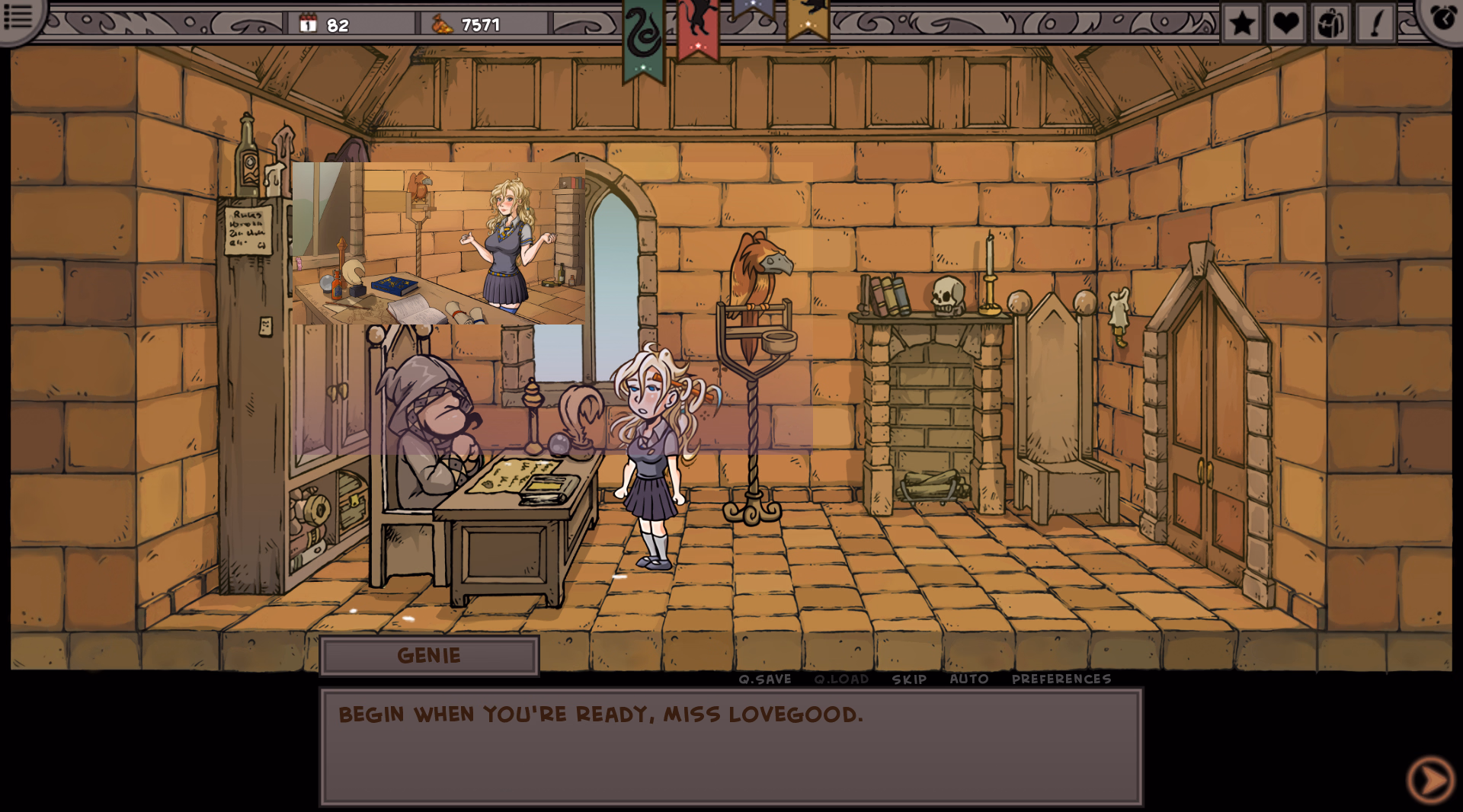The width and height of the screenshot is (1463, 812).
Task: Open the main menu list icon
Action: (18, 17)
